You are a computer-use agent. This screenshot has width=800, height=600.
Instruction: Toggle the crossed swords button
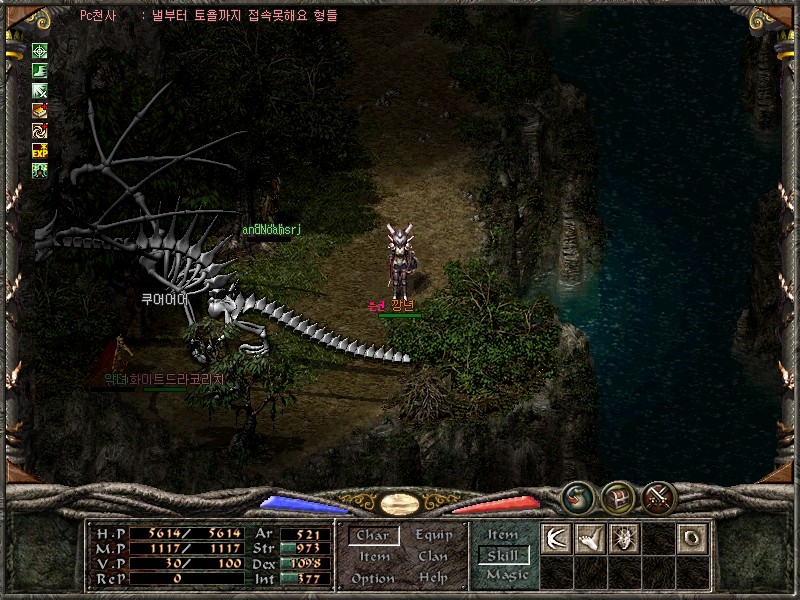[x=658, y=496]
